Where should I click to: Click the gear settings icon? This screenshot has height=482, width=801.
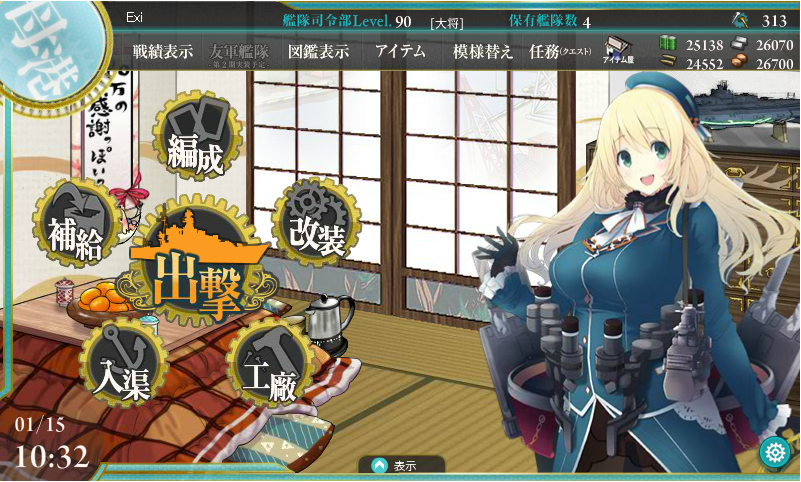[x=774, y=453]
